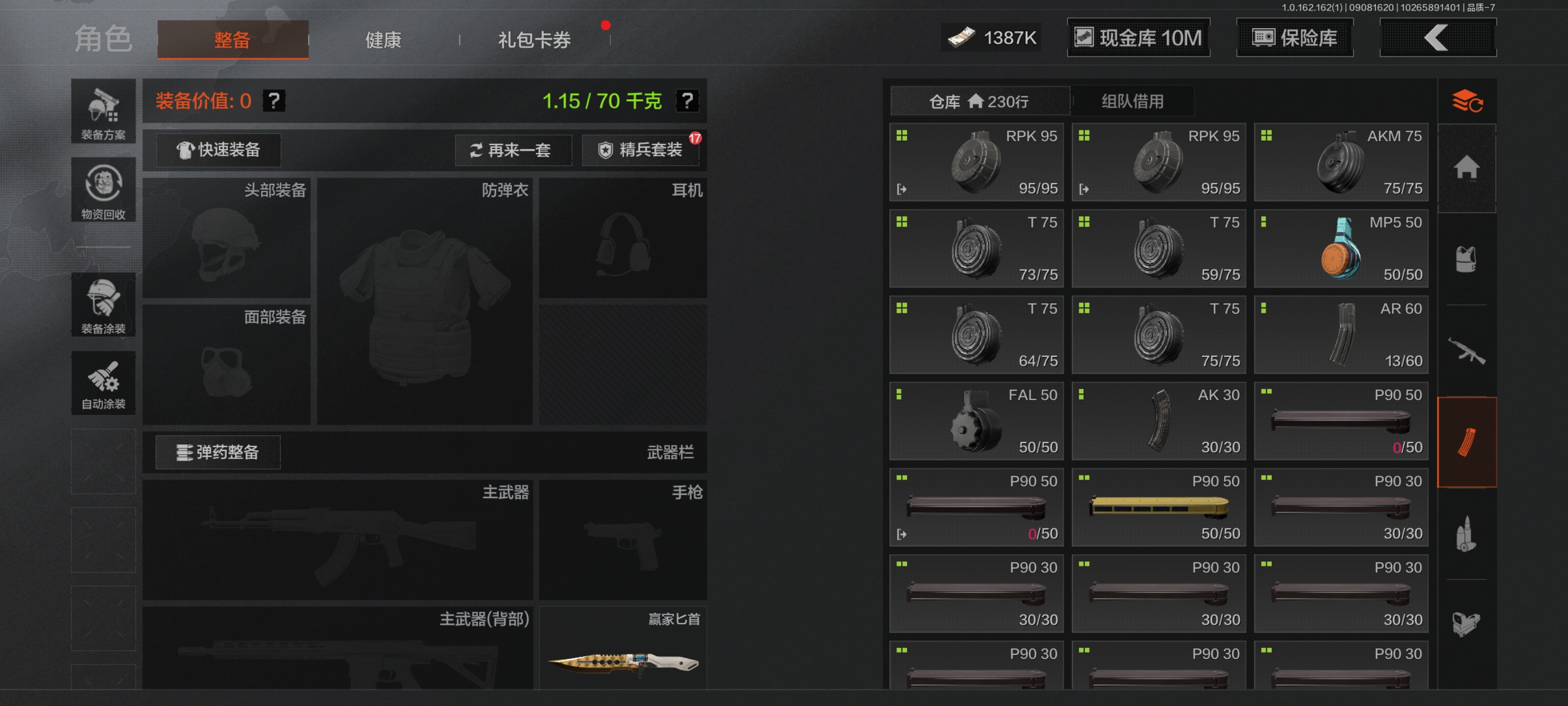Open 装备涂装 equipment skins
The height and width of the screenshot is (706, 1568).
[x=103, y=305]
